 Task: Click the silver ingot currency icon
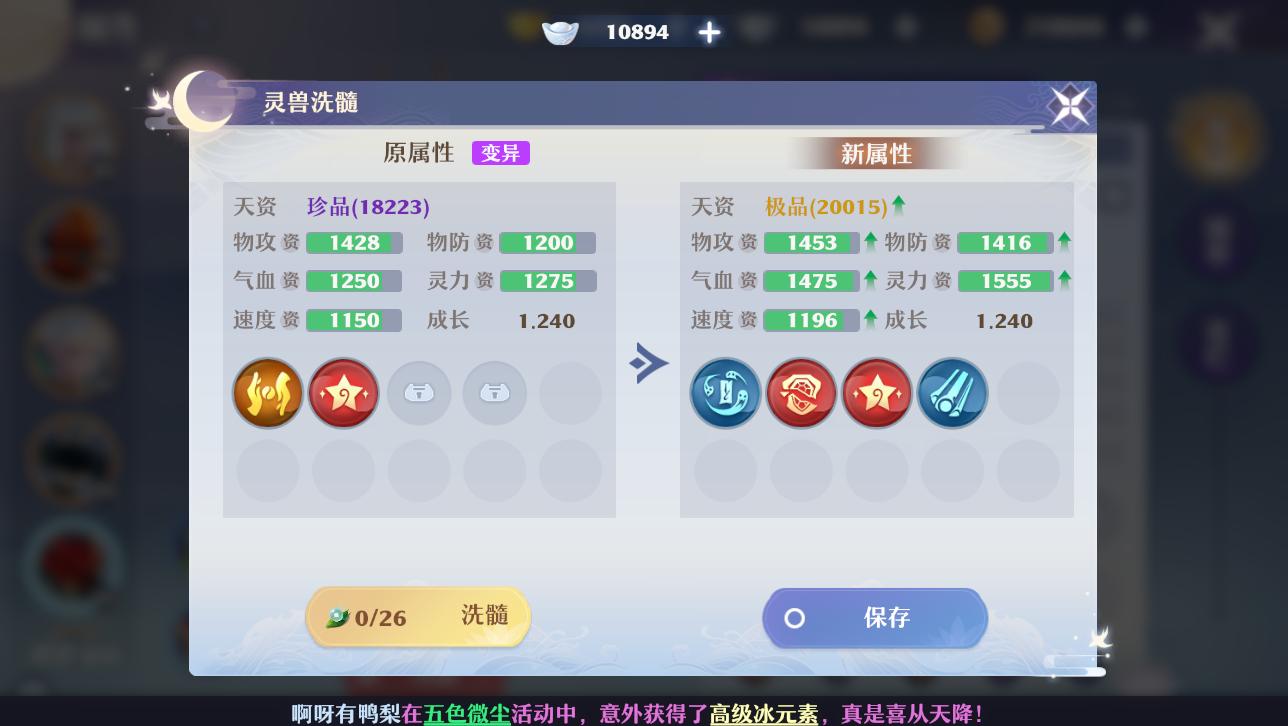pyautogui.click(x=560, y=31)
